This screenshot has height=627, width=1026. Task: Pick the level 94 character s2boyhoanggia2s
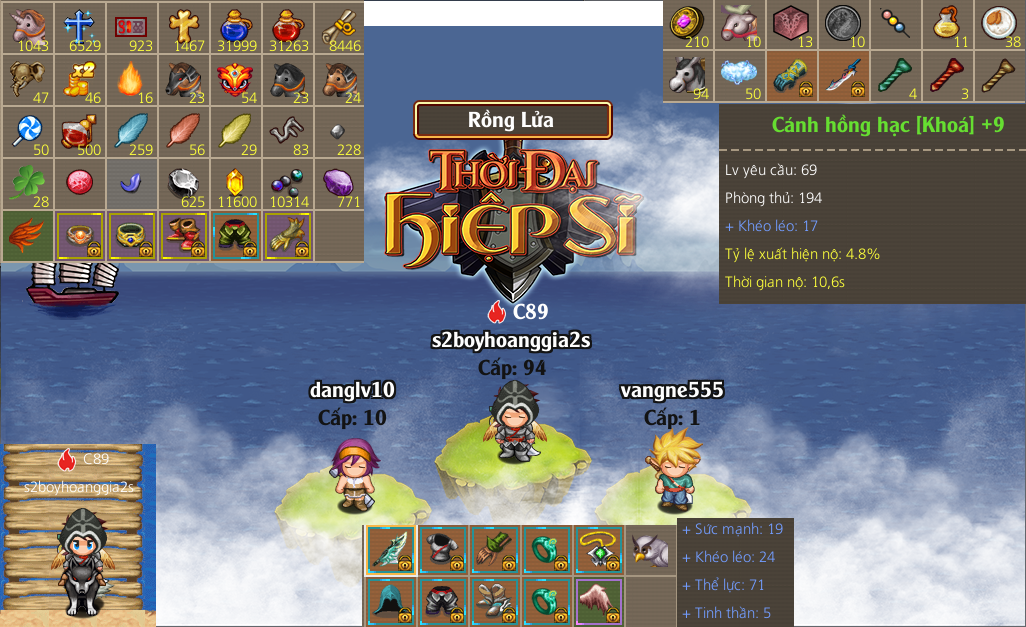[x=513, y=424]
